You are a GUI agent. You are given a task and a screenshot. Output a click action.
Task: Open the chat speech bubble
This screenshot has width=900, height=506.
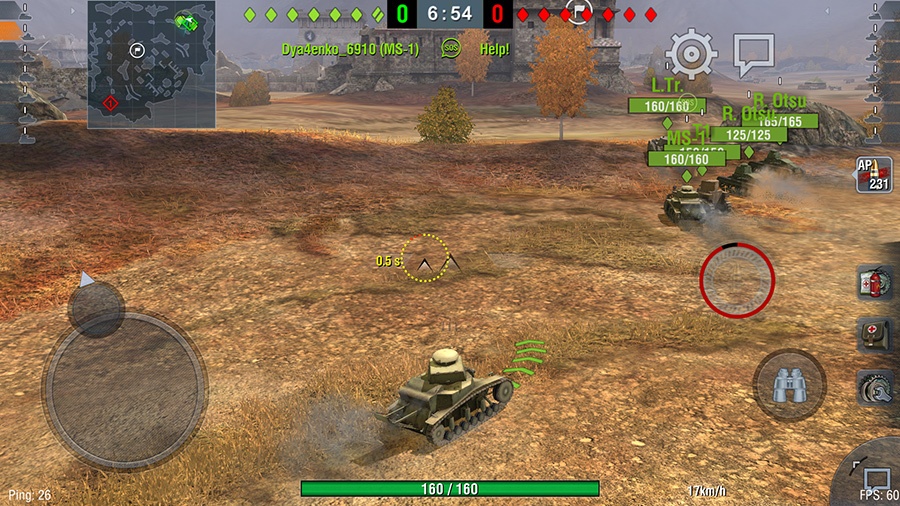[753, 54]
